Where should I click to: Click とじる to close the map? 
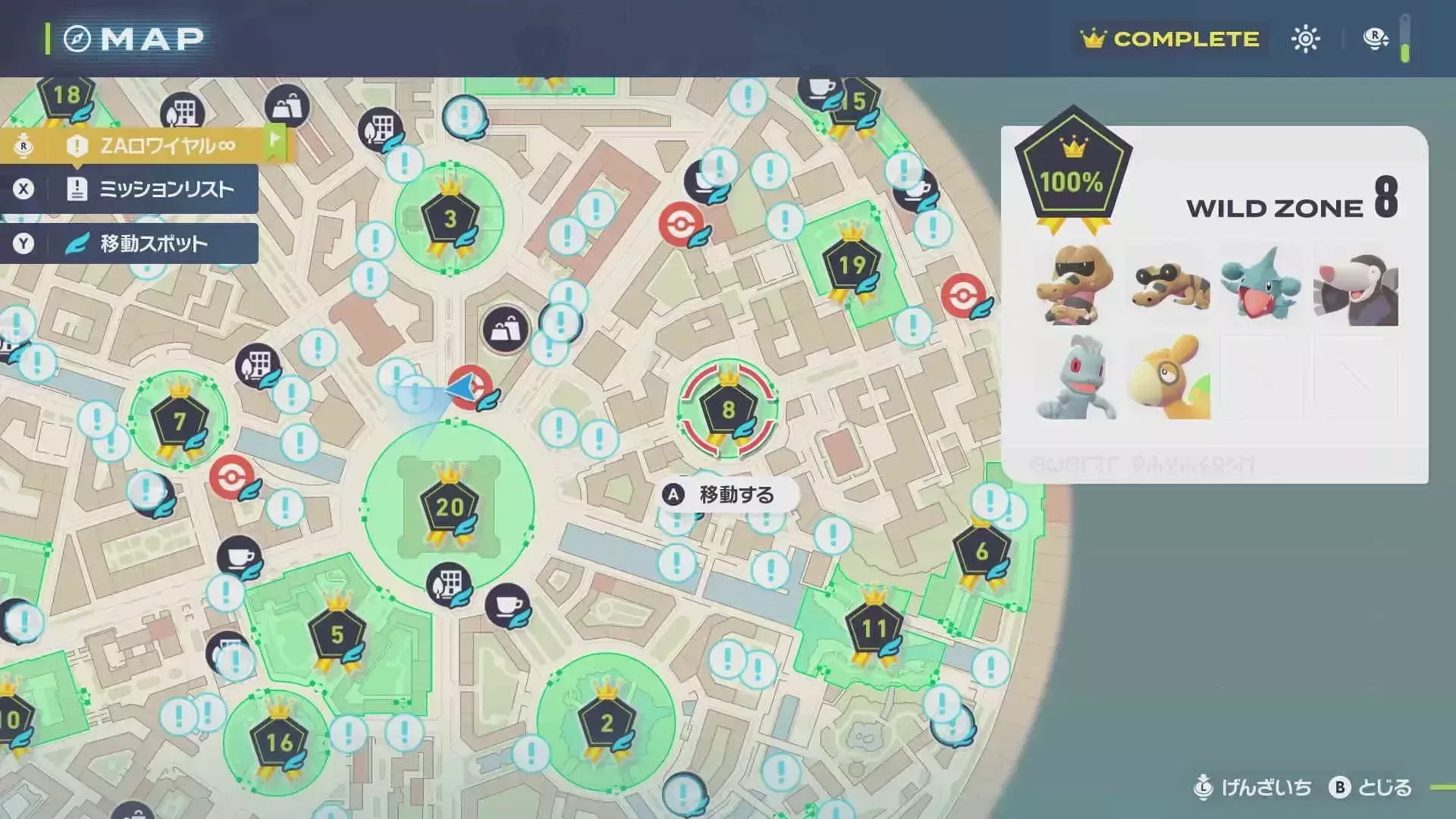pyautogui.click(x=1387, y=788)
